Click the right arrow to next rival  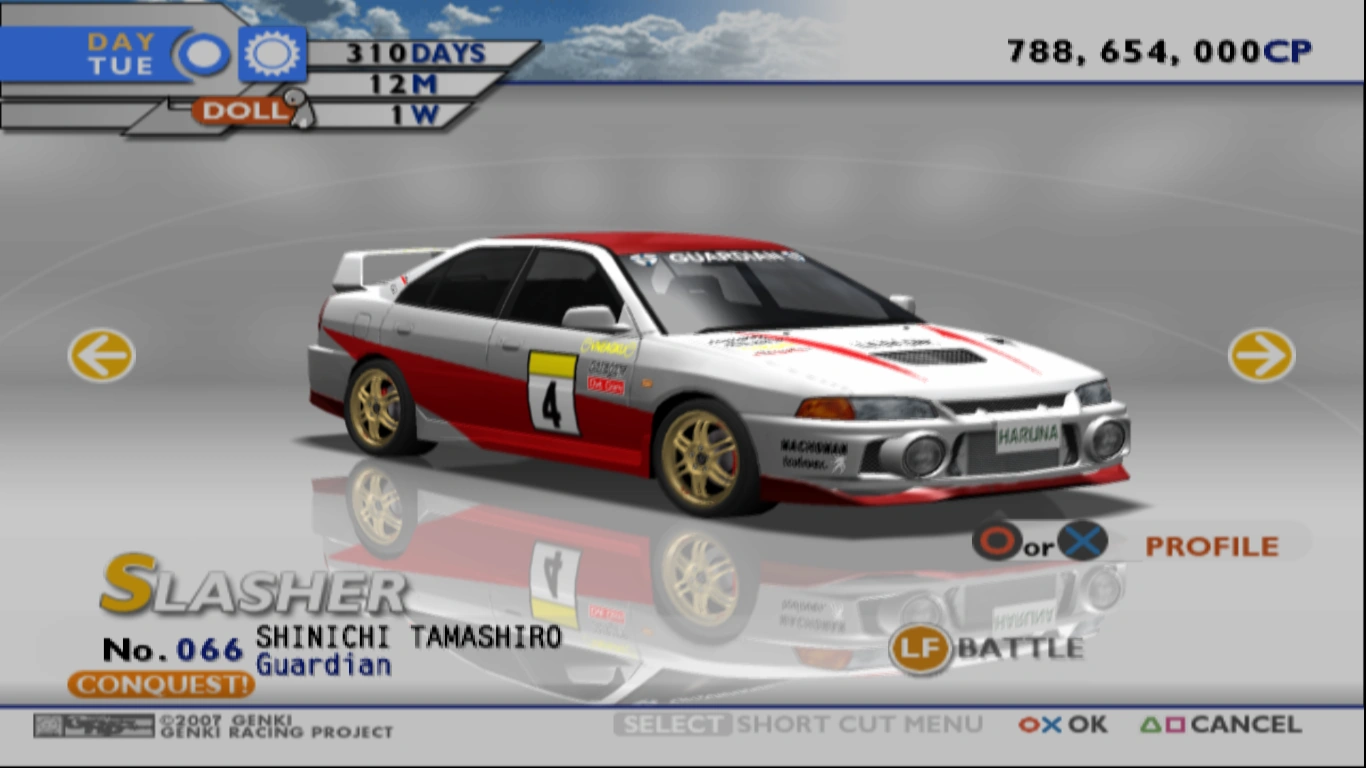(x=1262, y=355)
